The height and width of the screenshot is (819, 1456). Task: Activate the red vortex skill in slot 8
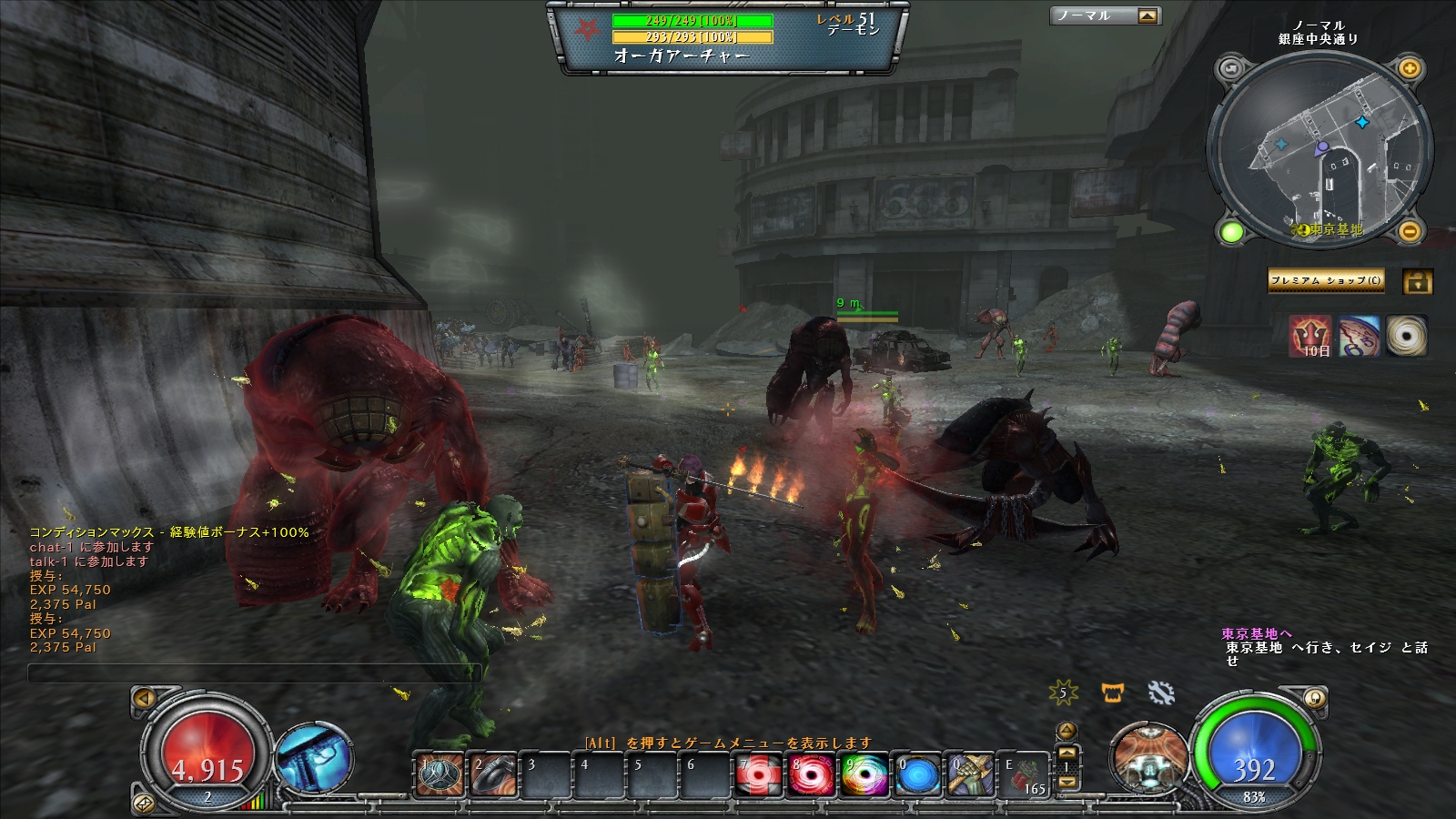pos(810,775)
